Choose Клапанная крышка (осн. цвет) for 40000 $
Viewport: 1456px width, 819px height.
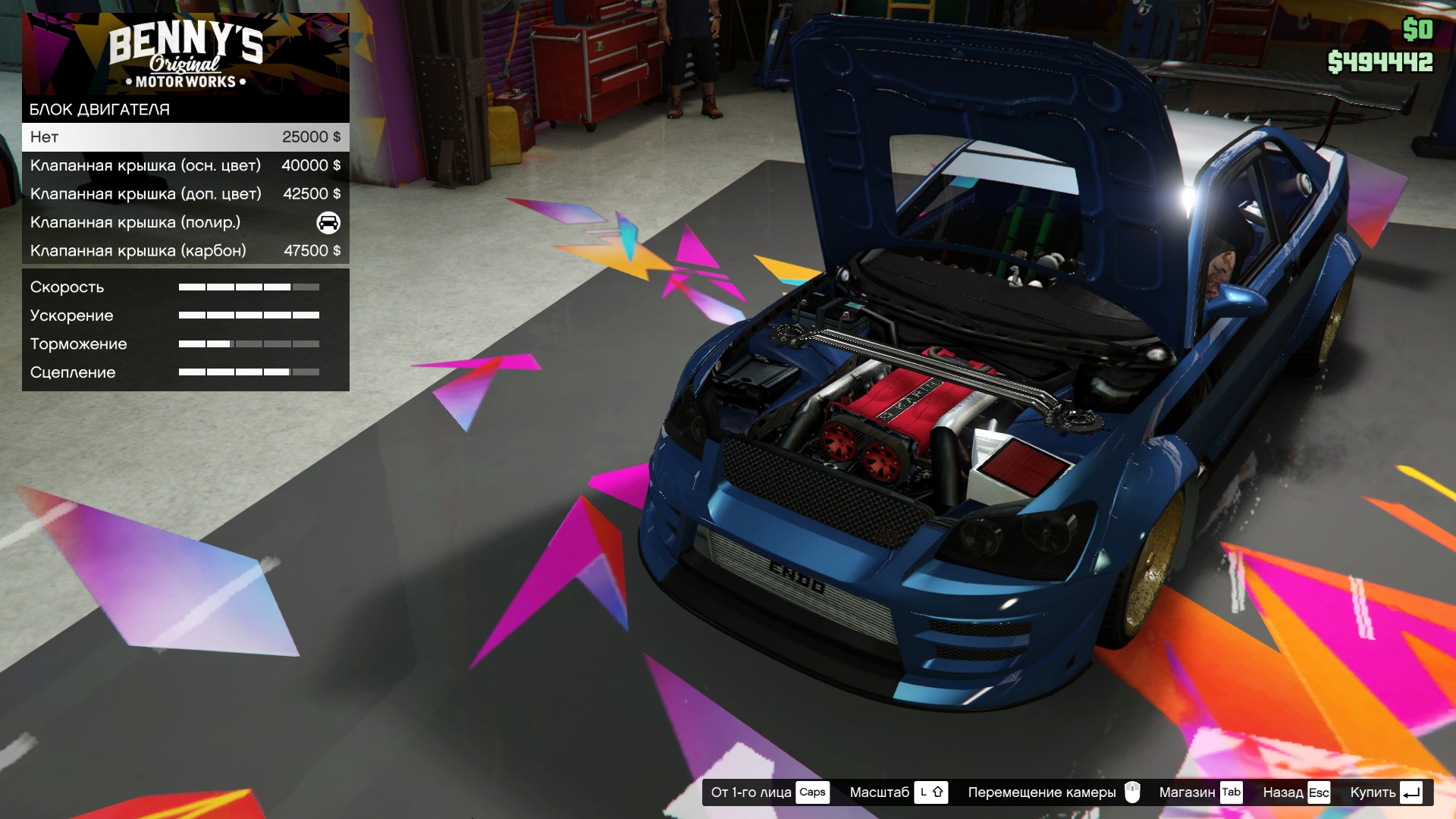(185, 165)
